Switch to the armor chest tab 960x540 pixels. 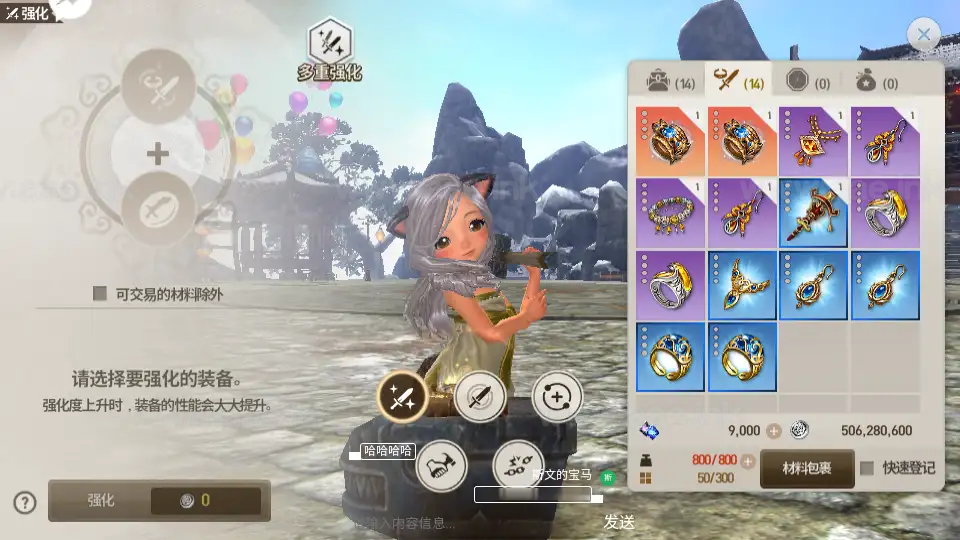669,81
